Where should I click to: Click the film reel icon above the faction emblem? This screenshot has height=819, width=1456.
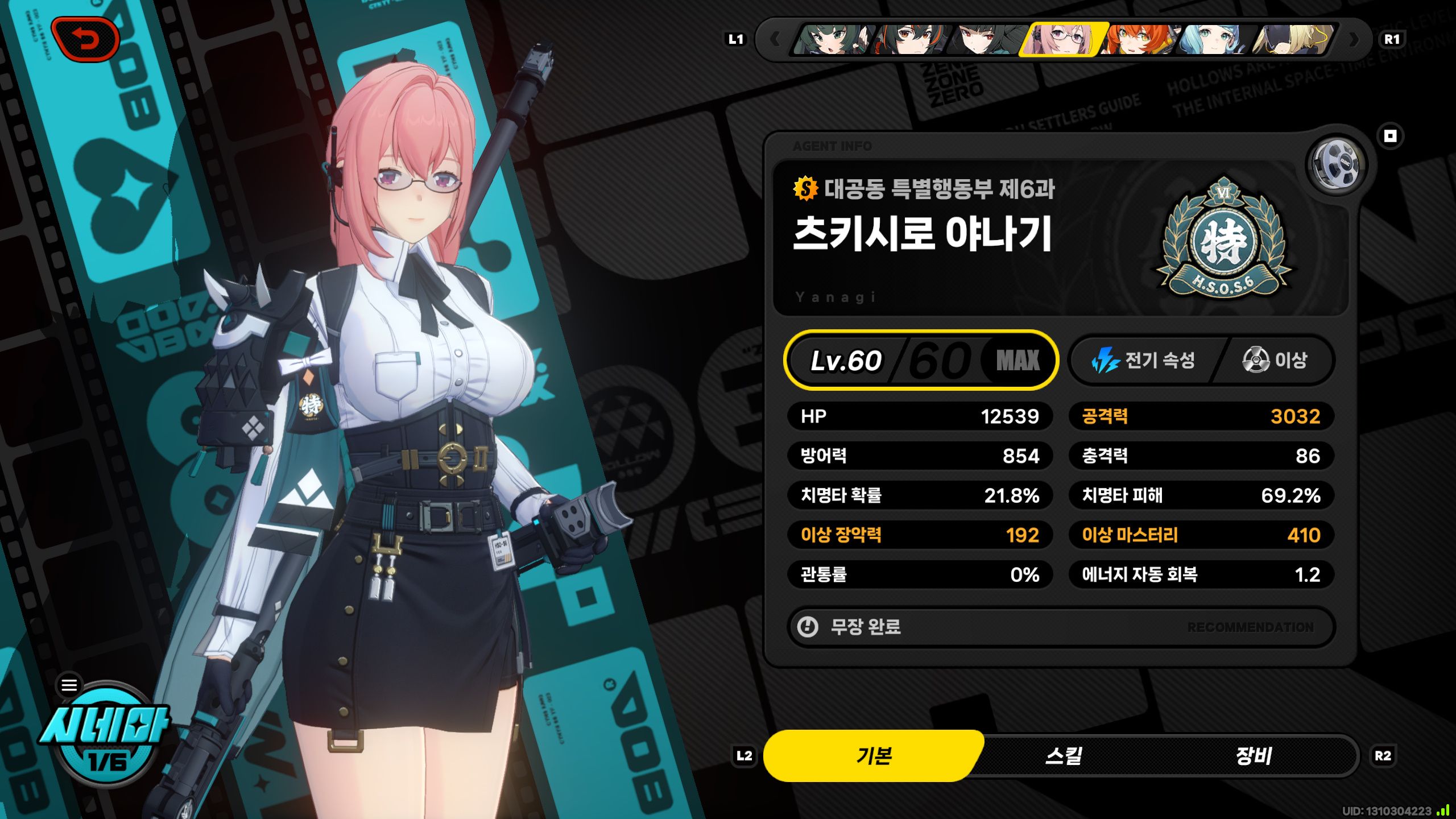[x=1337, y=165]
